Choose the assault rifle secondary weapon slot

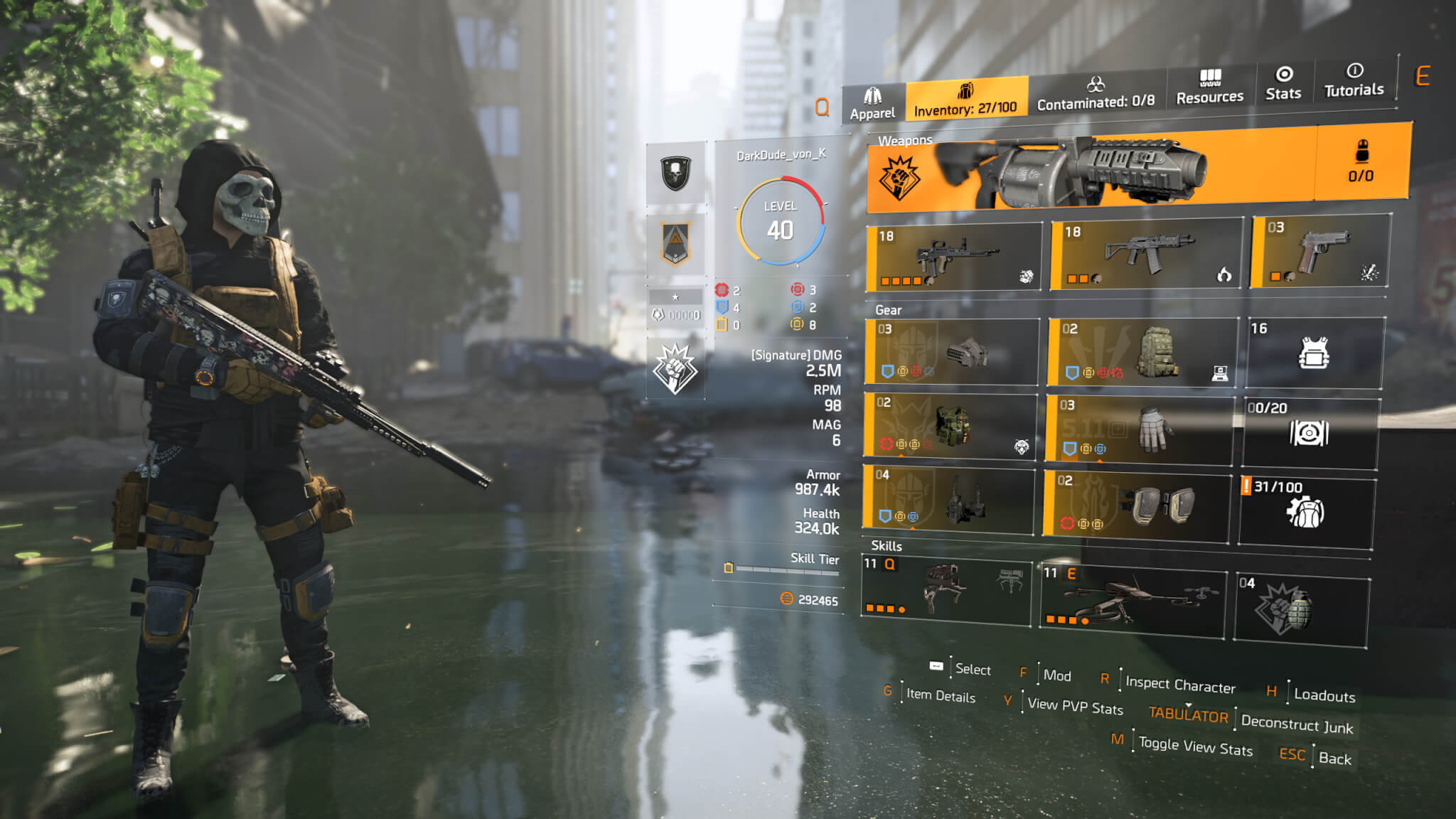click(1146, 253)
